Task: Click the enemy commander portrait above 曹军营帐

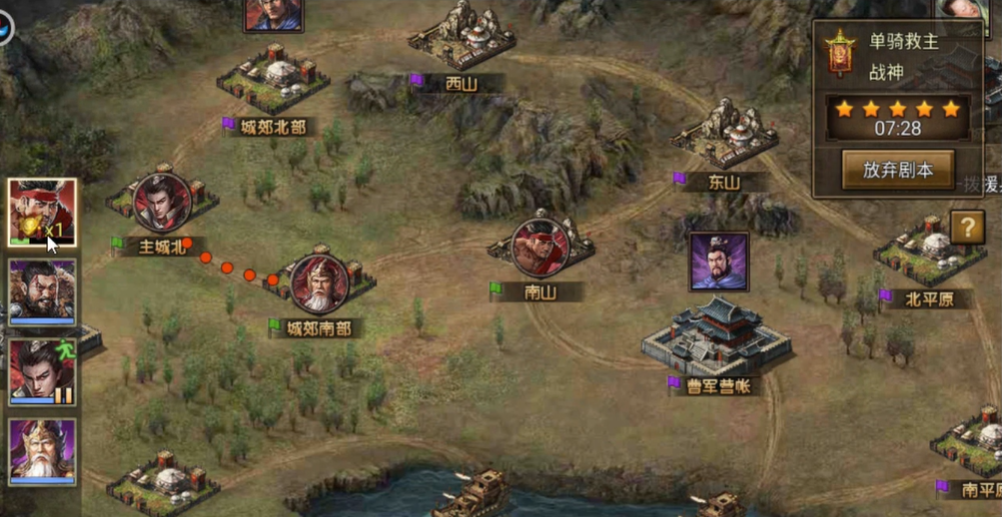Action: click(x=718, y=262)
